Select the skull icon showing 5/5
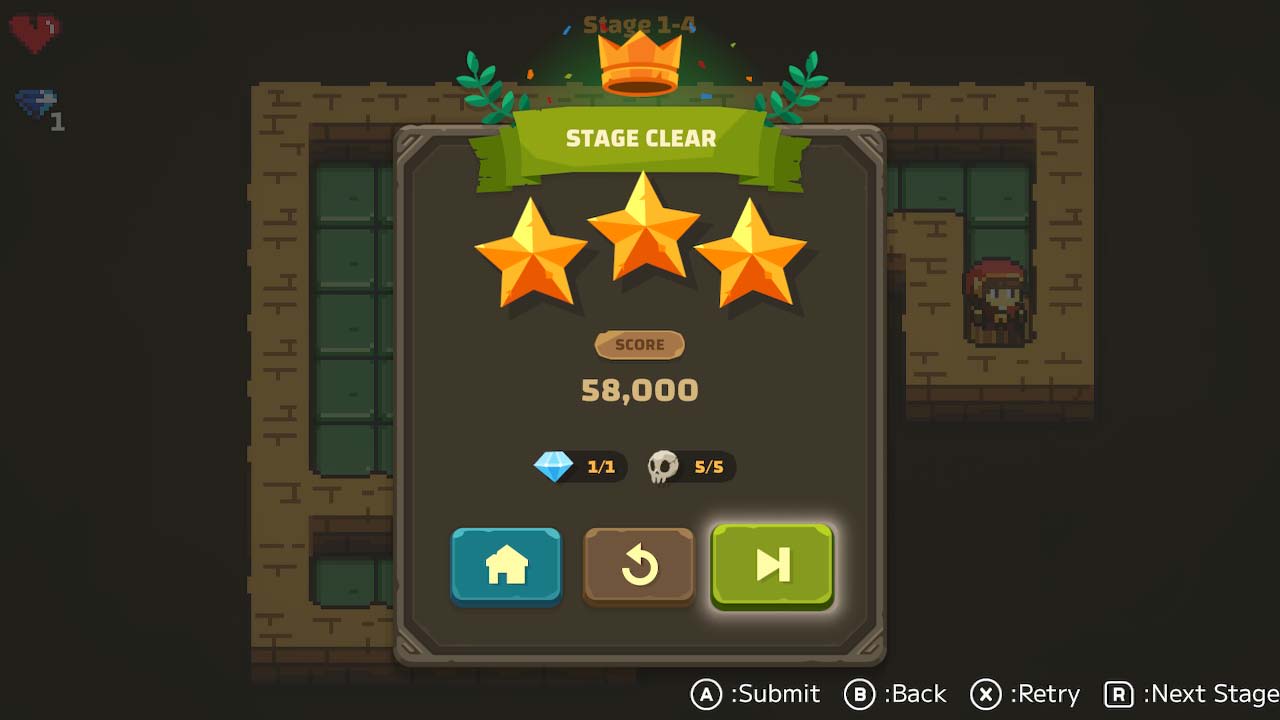The width and height of the screenshot is (1280, 720). pyautogui.click(x=666, y=466)
